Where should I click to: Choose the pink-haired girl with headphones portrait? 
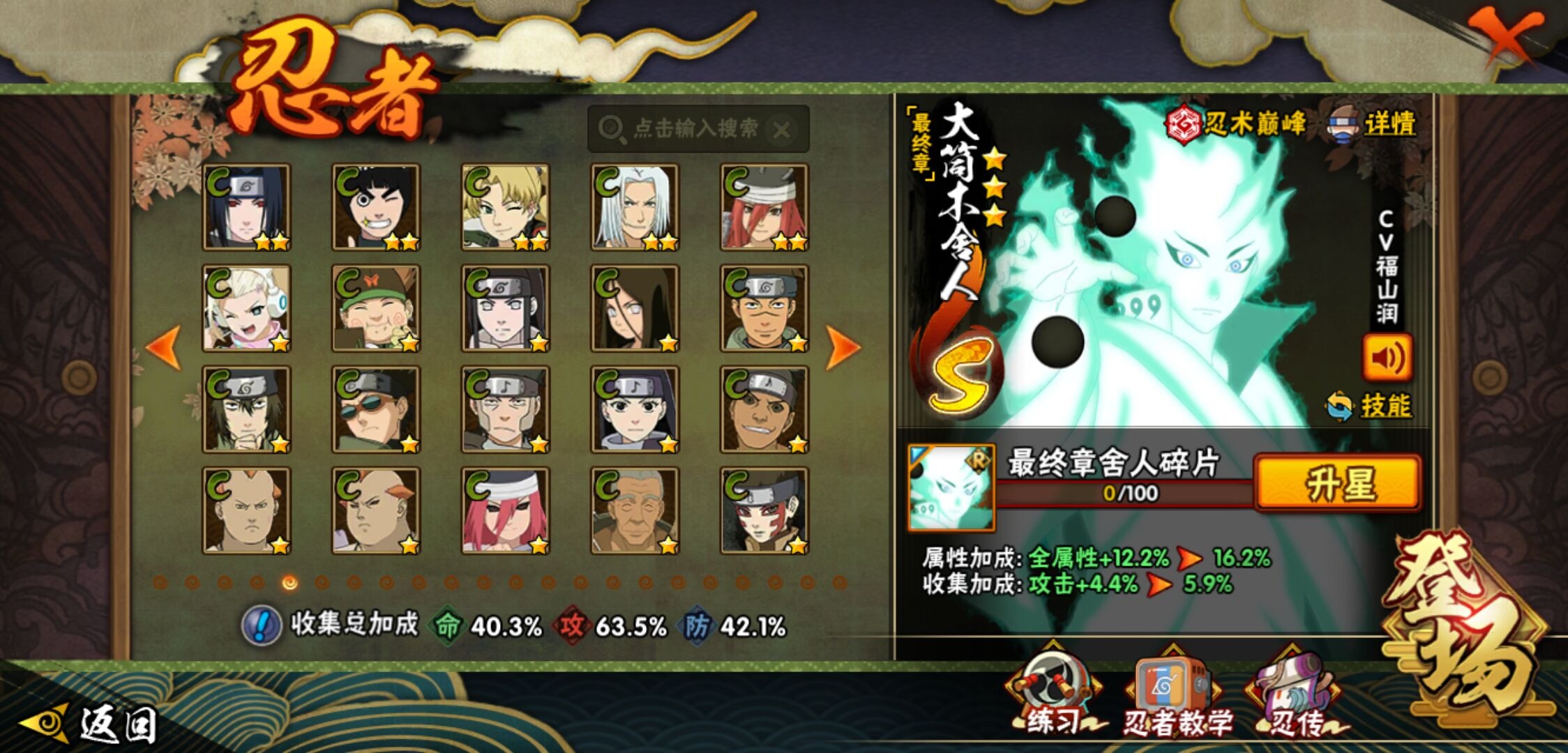point(247,308)
